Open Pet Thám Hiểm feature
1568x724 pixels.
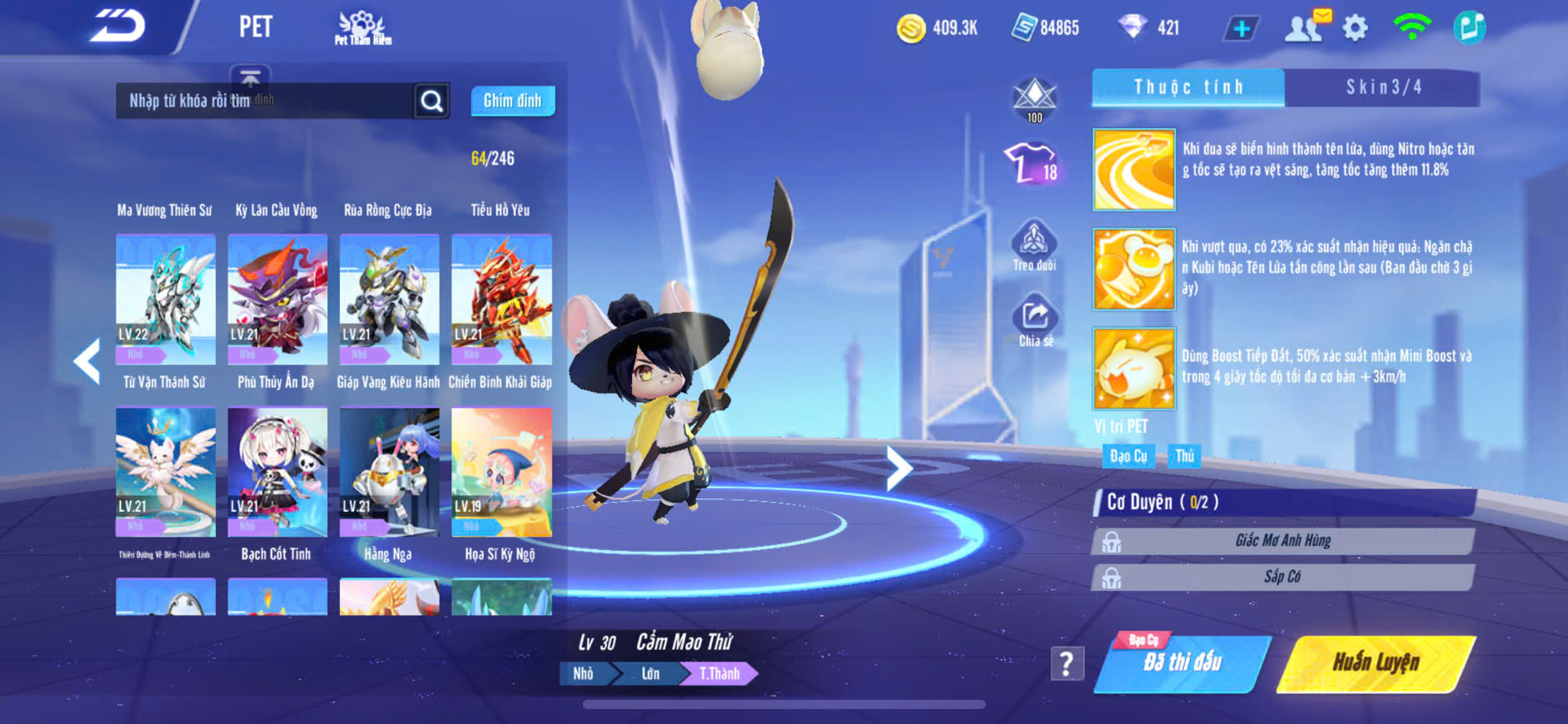(x=362, y=28)
